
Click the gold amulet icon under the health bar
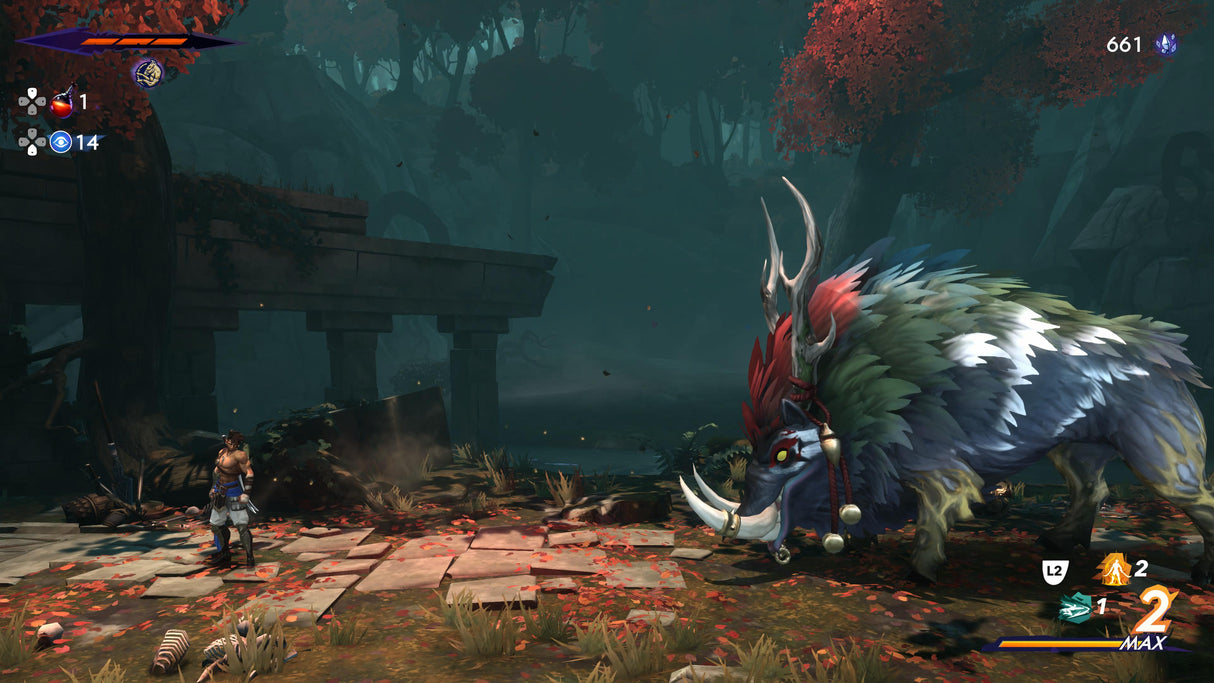click(x=148, y=73)
